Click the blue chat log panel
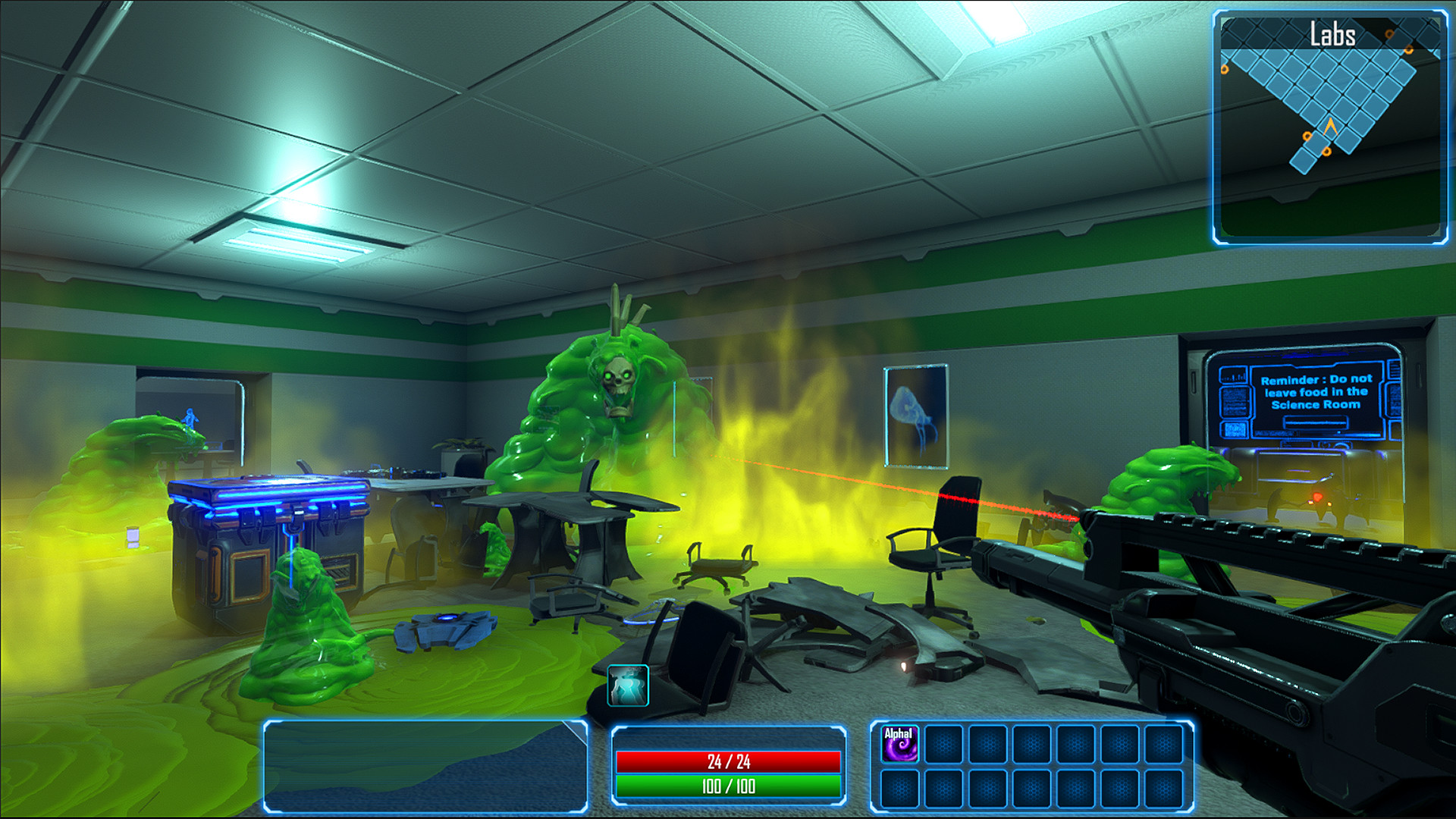 point(425,762)
